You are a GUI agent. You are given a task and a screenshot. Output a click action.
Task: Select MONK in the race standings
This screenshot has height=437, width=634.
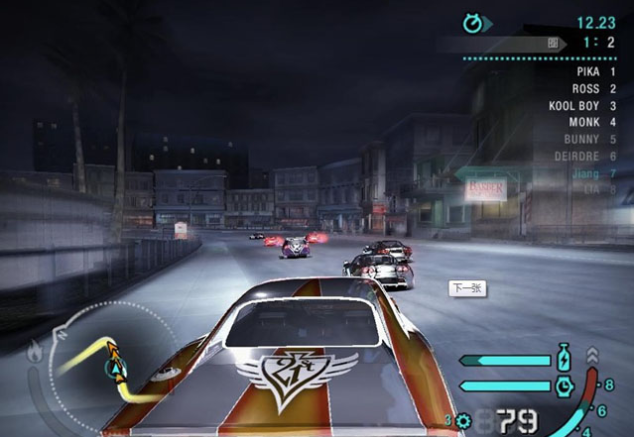point(596,122)
